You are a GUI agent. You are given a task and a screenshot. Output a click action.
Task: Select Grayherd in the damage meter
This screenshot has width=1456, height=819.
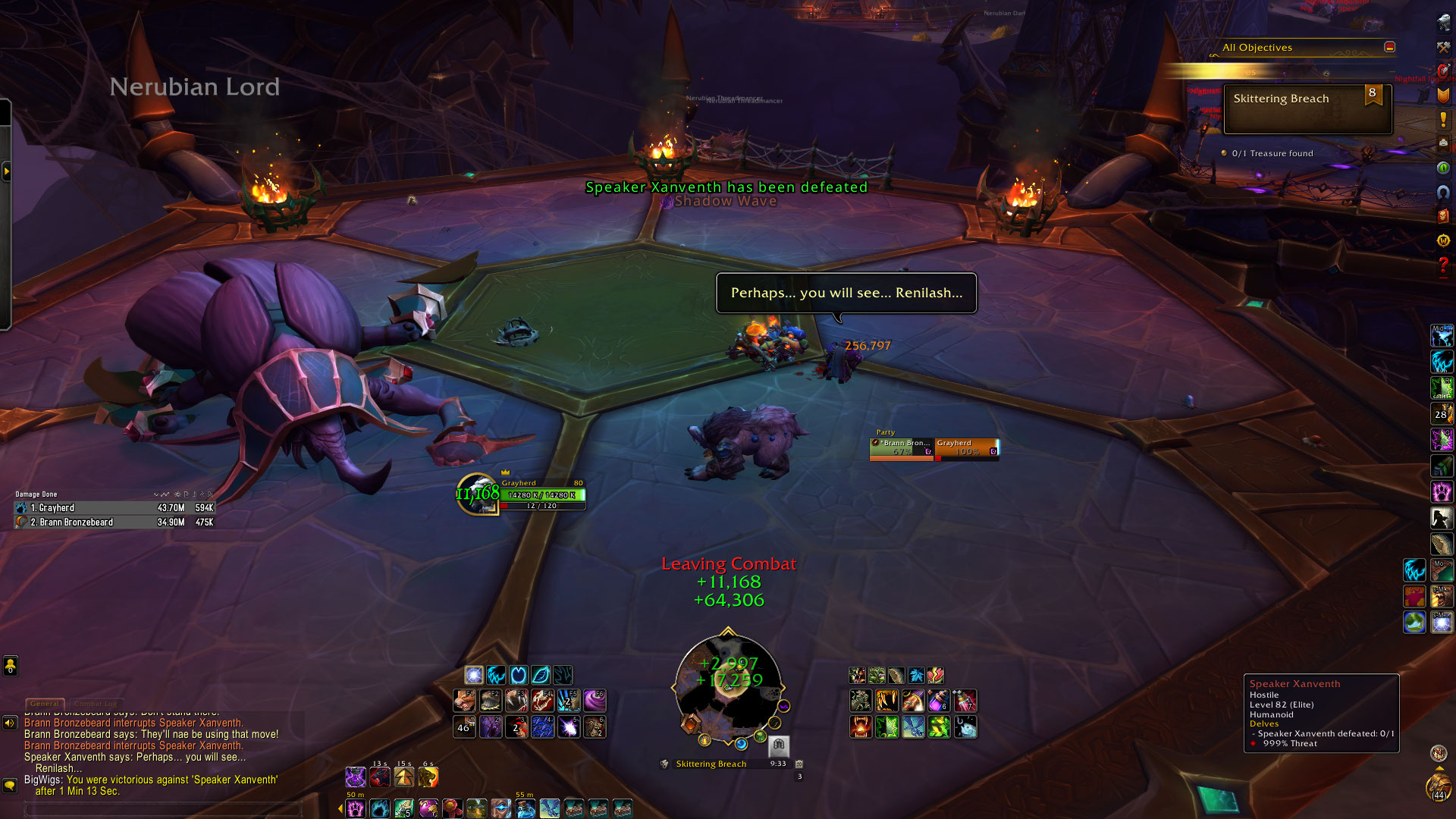(114, 508)
